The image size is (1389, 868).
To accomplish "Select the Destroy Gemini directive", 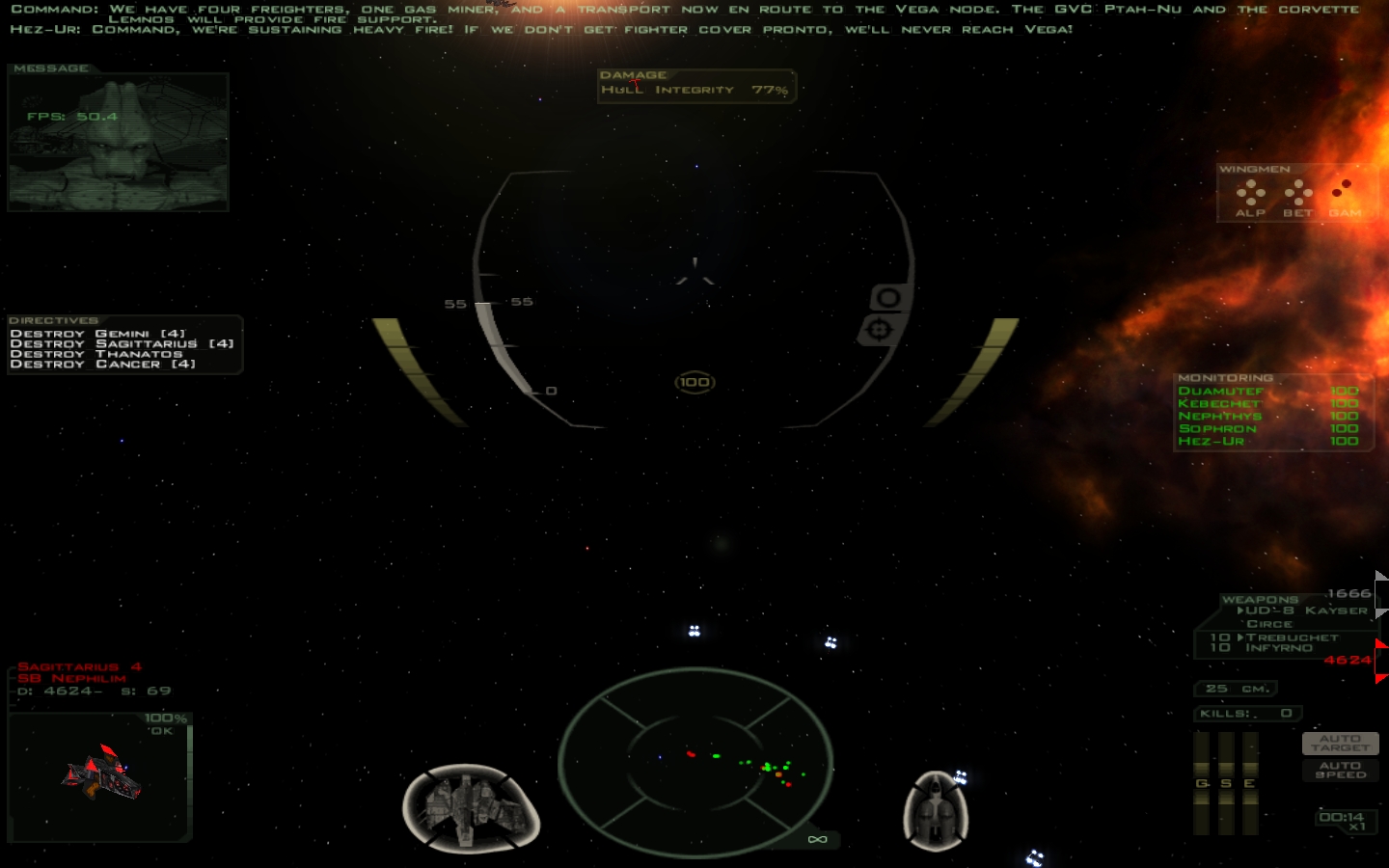I will pos(97,334).
